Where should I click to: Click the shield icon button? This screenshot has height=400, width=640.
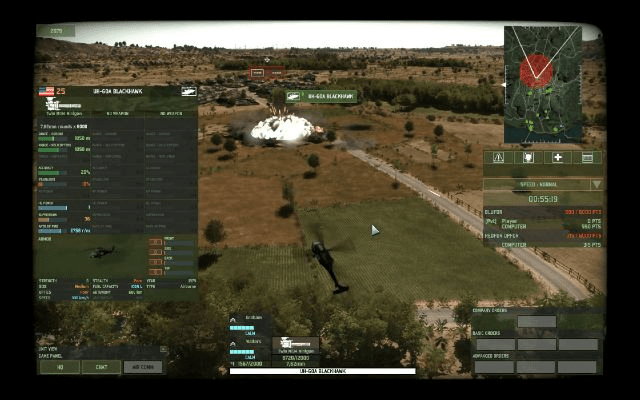coord(528,157)
